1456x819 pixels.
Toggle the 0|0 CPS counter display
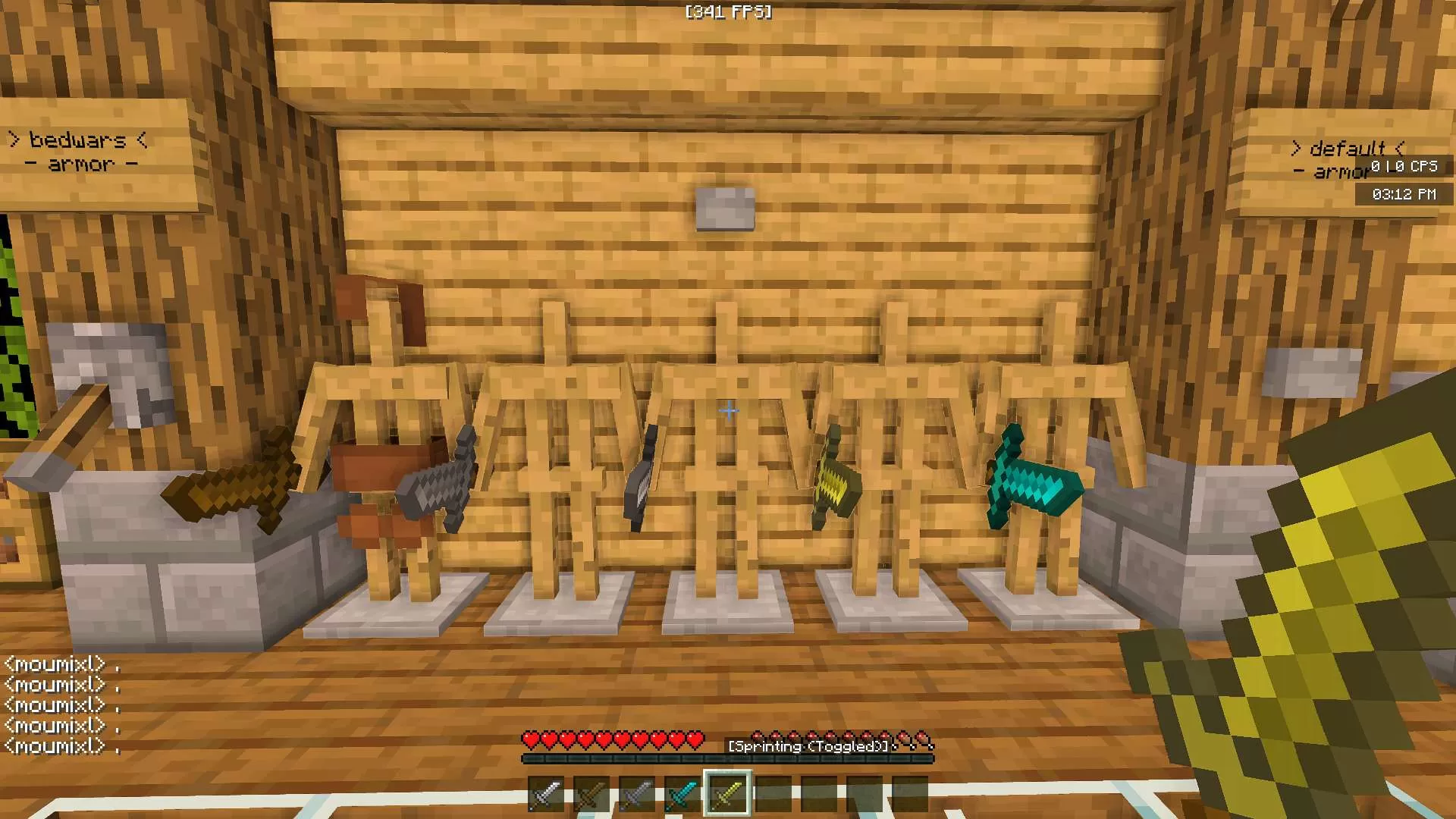(x=1407, y=168)
